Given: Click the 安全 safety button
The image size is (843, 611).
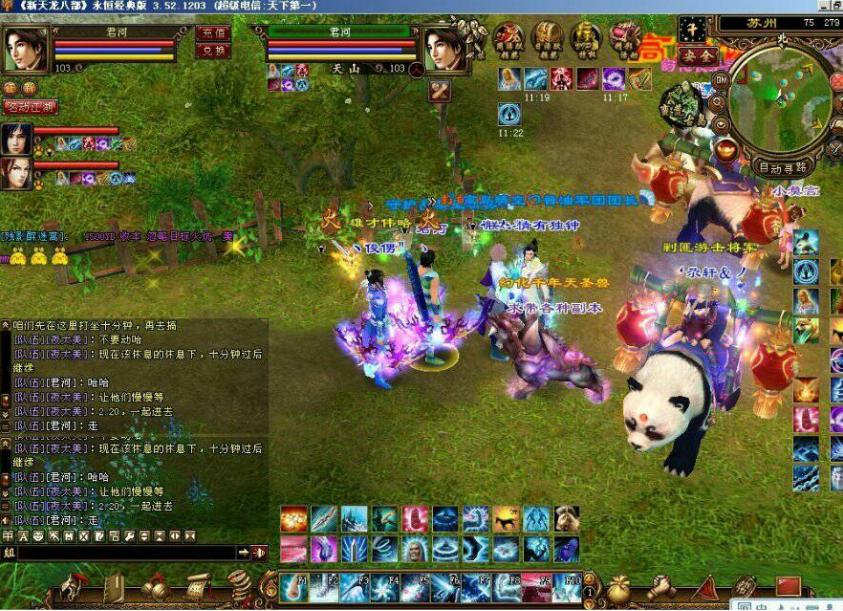Looking at the screenshot, I should tap(697, 54).
